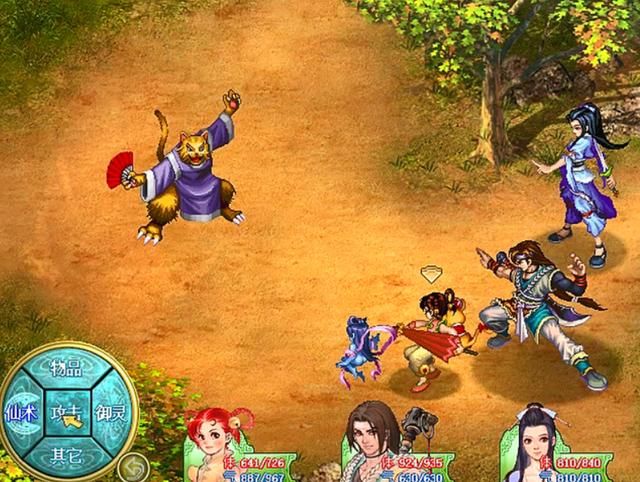Select 物品 (Items) in the command wheel
The width and height of the screenshot is (640, 482).
[x=67, y=368]
